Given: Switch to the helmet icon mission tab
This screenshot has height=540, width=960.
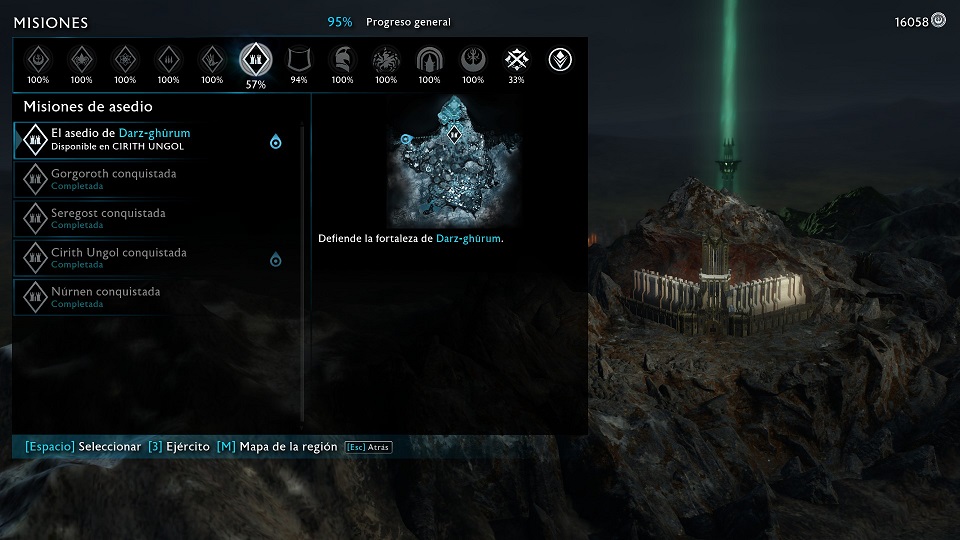Looking at the screenshot, I should pyautogui.click(x=342, y=60).
